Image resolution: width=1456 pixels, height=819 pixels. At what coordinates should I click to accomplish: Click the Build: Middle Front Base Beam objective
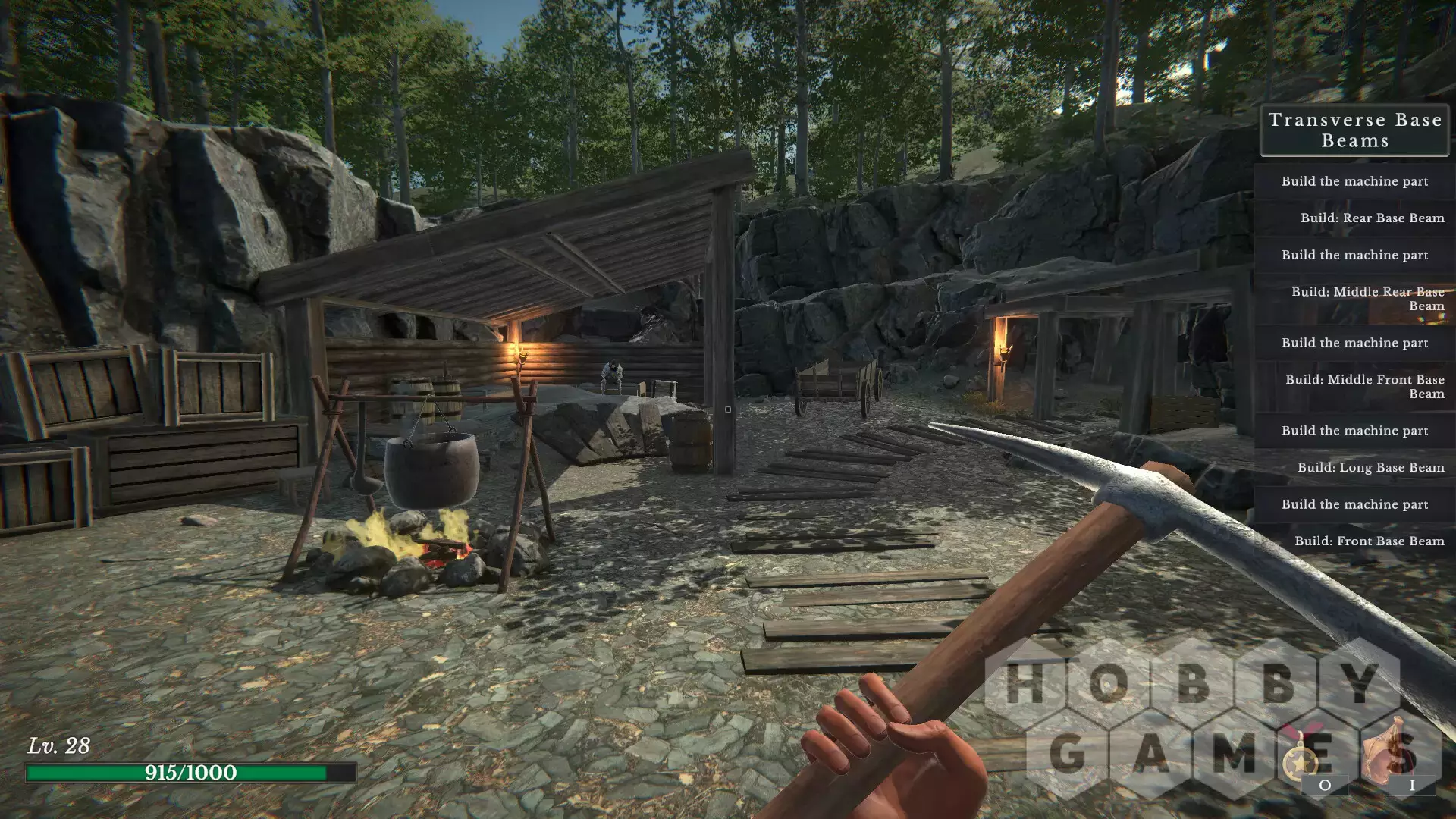tap(1364, 387)
